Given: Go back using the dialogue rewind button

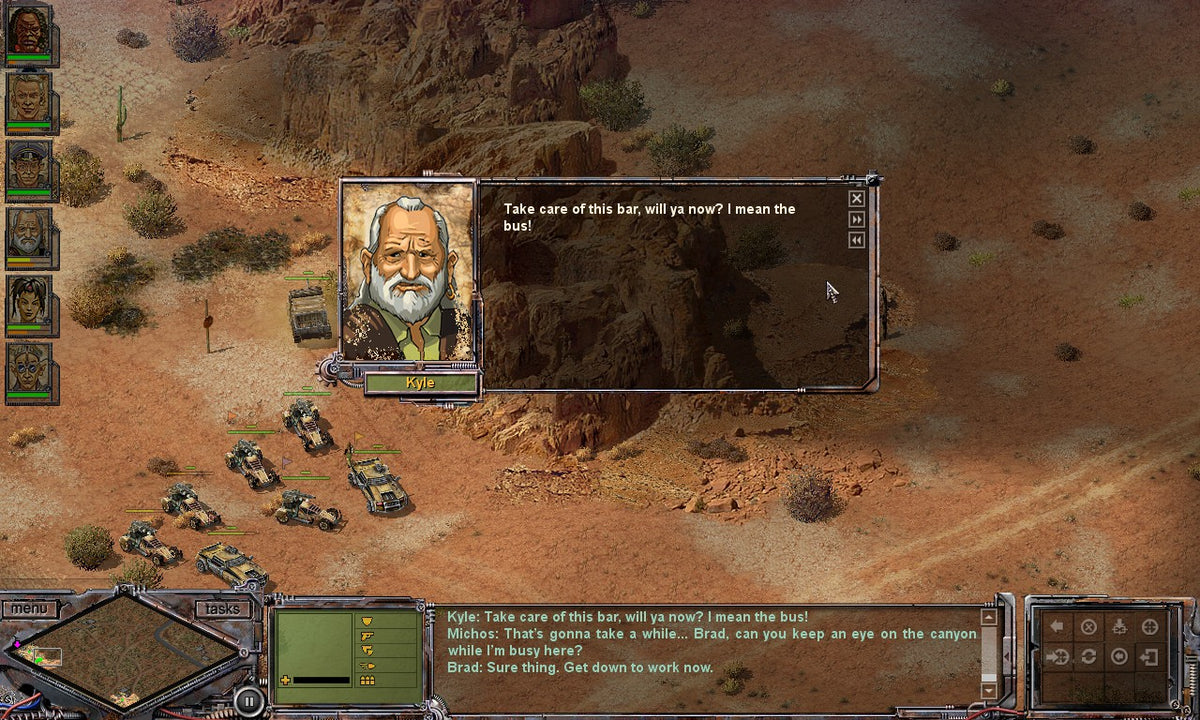Looking at the screenshot, I should pyautogui.click(x=857, y=240).
